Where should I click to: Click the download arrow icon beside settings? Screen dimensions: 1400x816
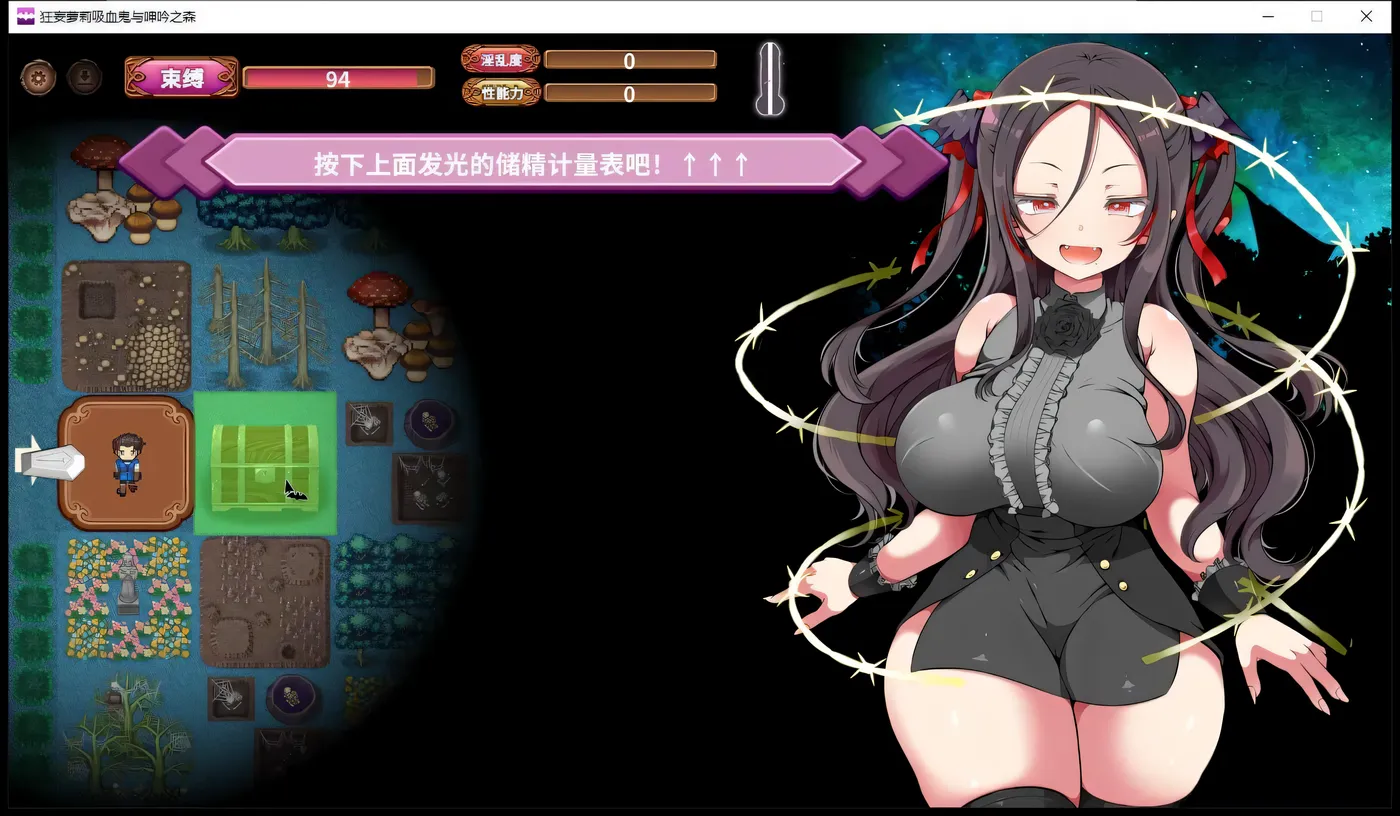click(84, 76)
